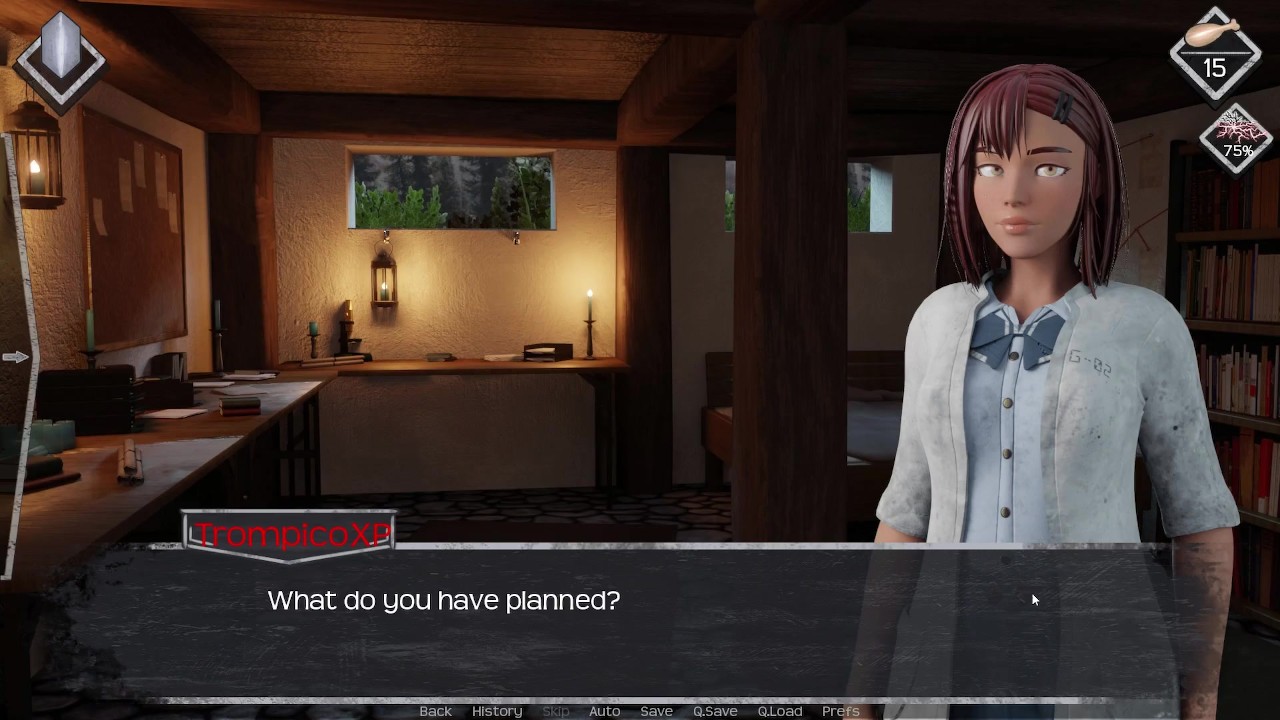Quick load with Q.Load
This screenshot has height=720, width=1280.
coord(779,711)
